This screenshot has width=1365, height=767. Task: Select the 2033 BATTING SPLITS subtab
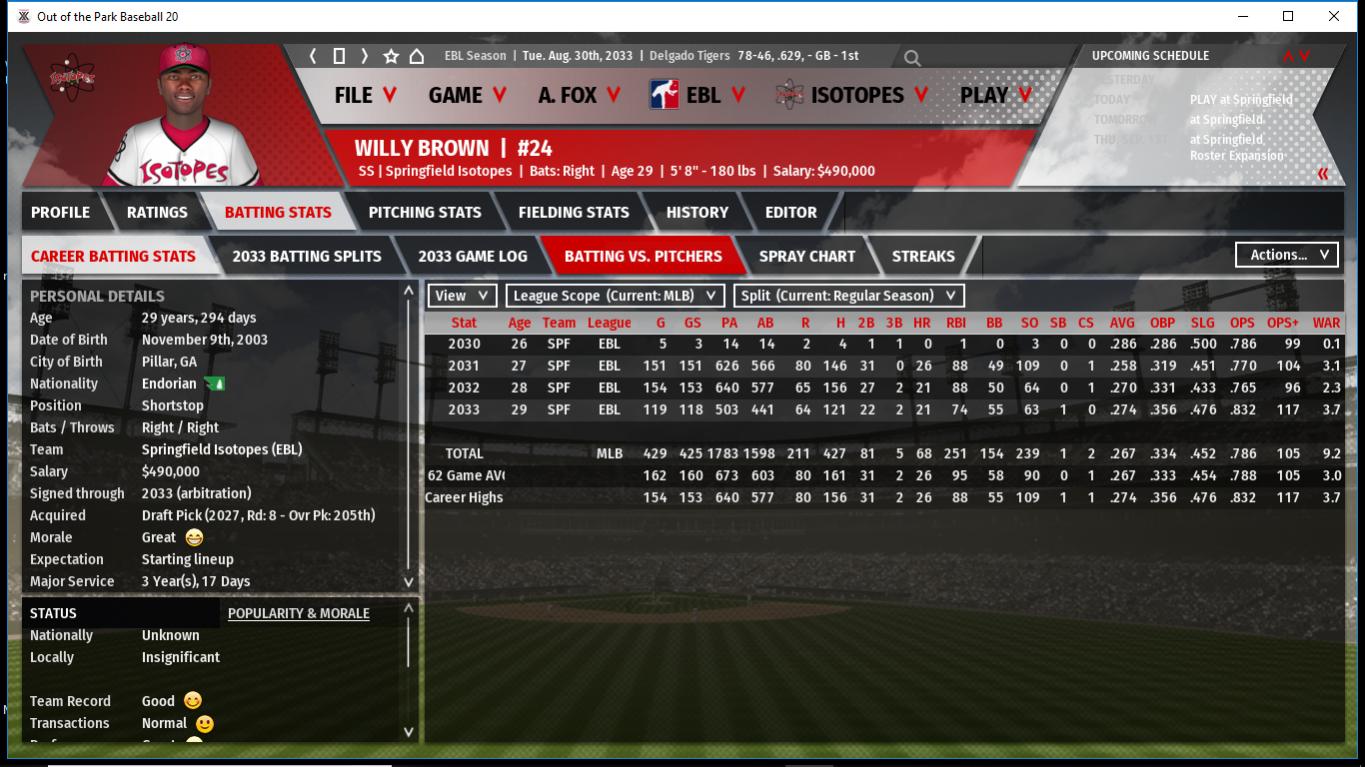click(x=306, y=256)
